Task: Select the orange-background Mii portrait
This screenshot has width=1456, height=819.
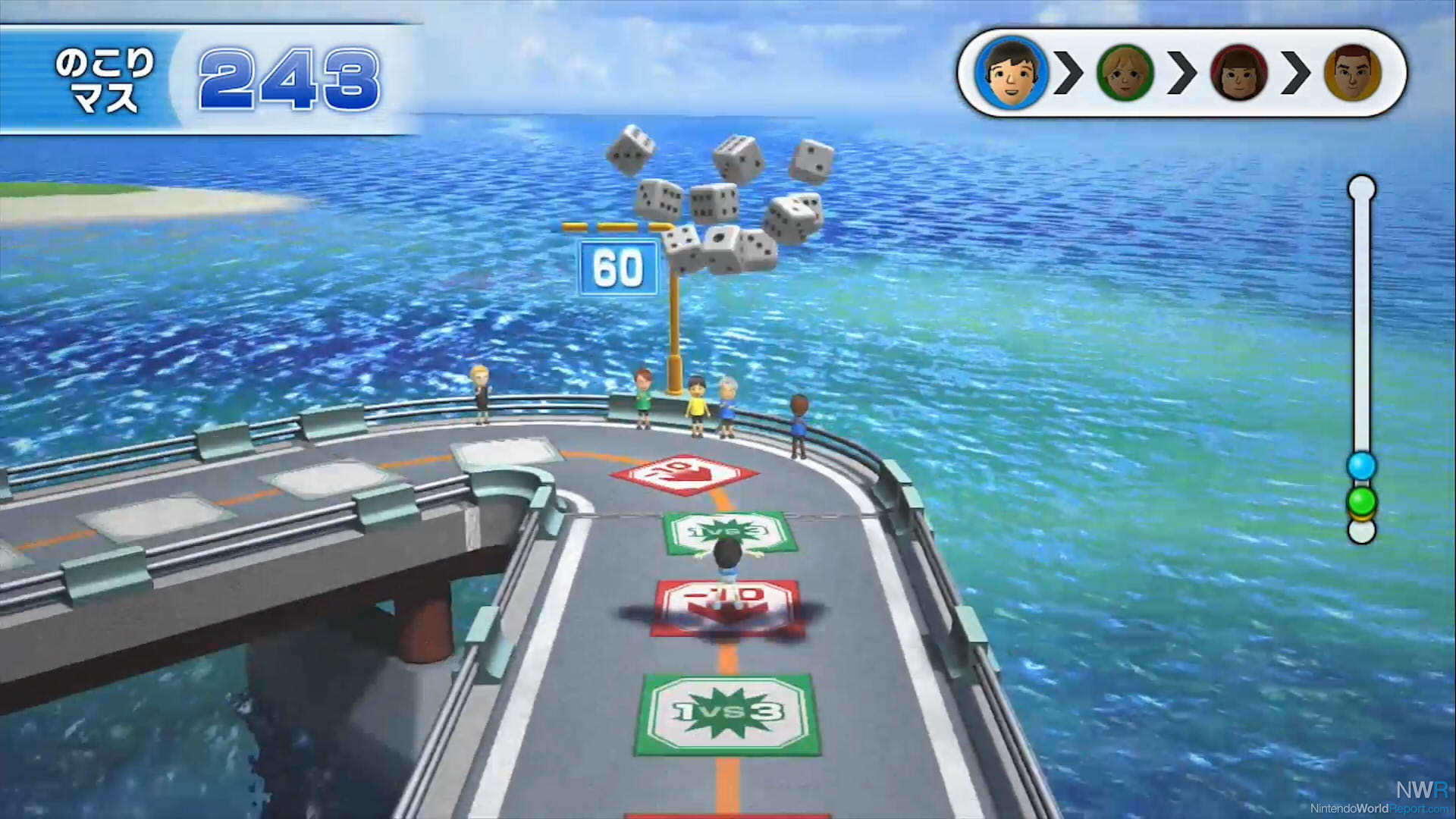Action: [x=1353, y=73]
